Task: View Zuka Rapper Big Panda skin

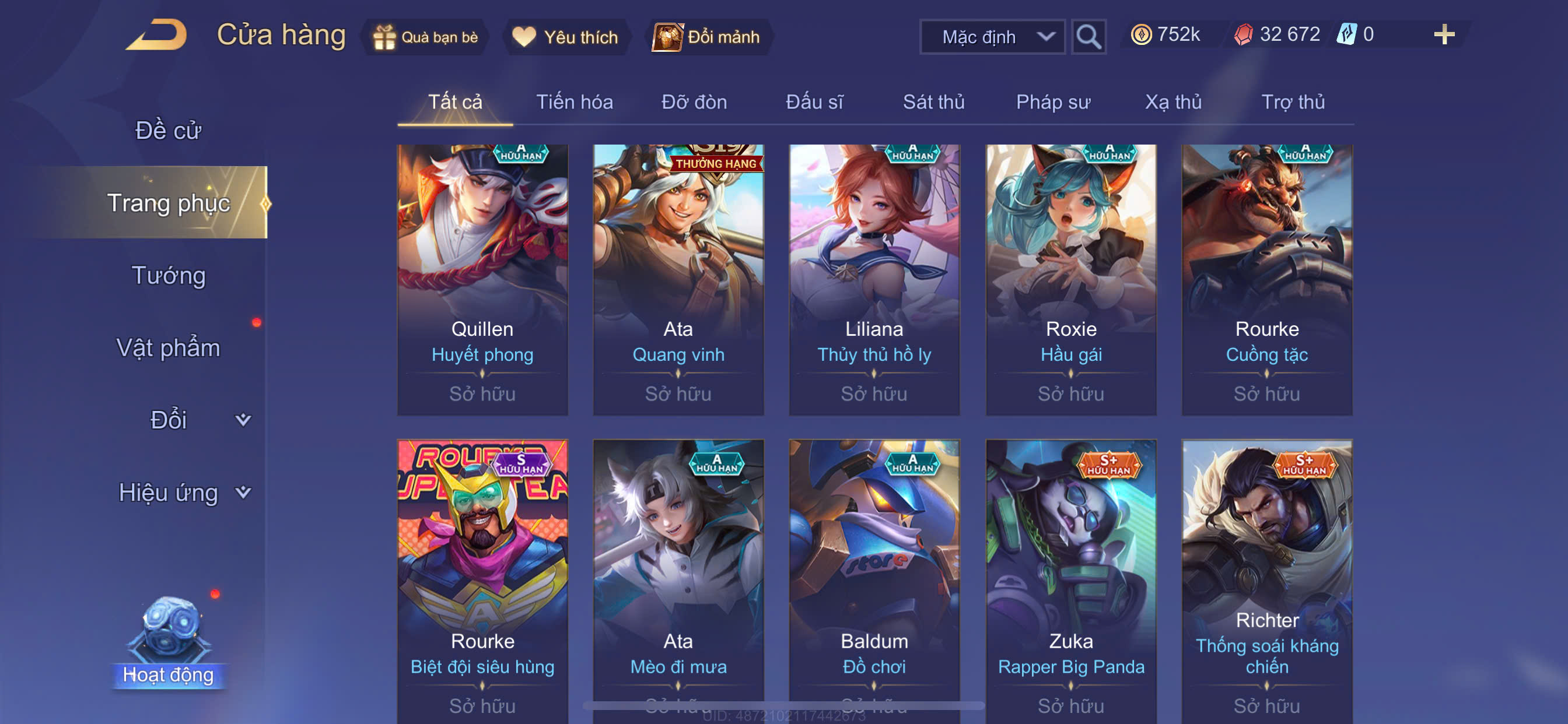Action: tap(1070, 578)
